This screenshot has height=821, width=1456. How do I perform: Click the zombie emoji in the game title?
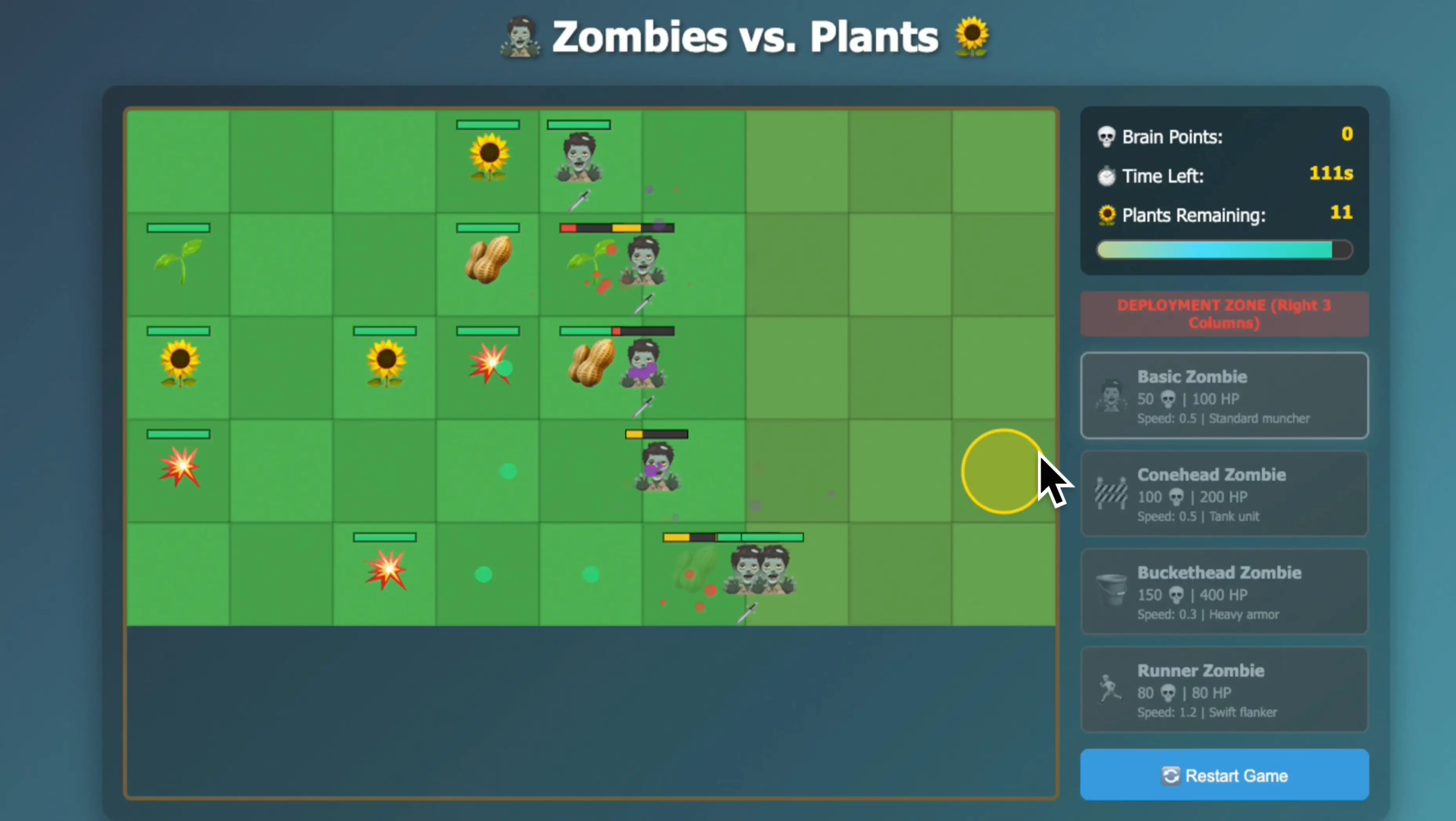coord(521,37)
